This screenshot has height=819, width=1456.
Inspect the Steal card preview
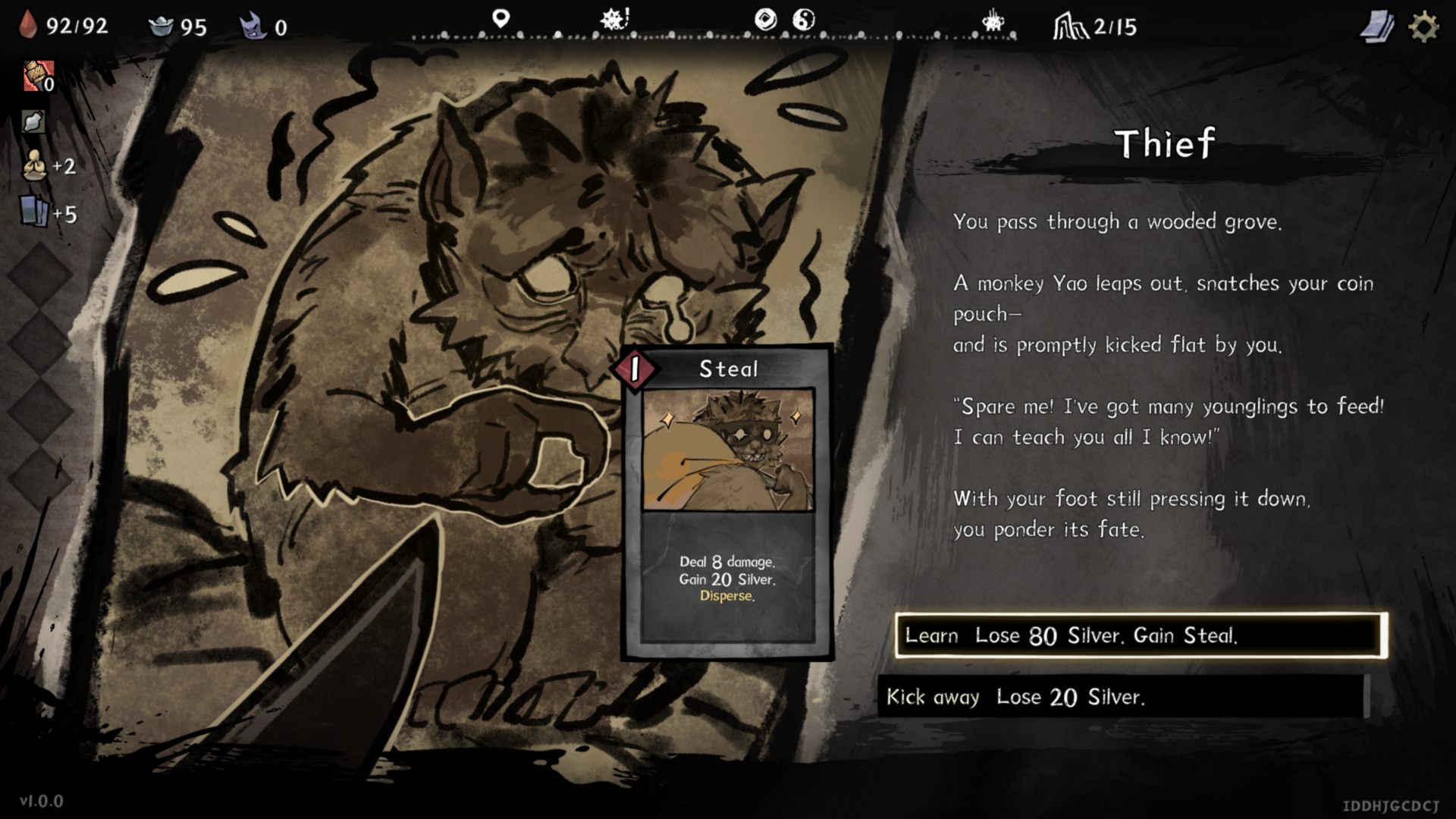(727, 502)
